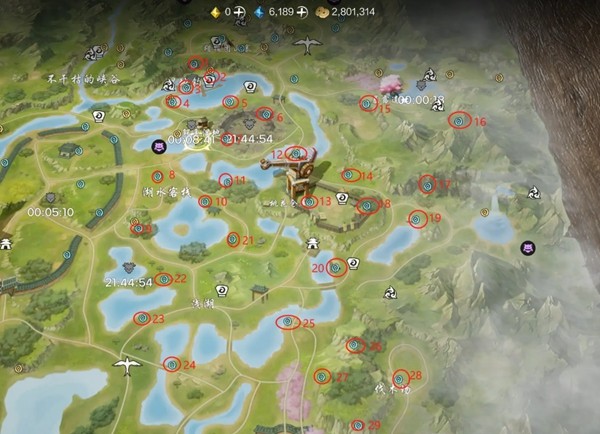Select map marker numbered 12
600x434 pixels.
click(x=295, y=153)
